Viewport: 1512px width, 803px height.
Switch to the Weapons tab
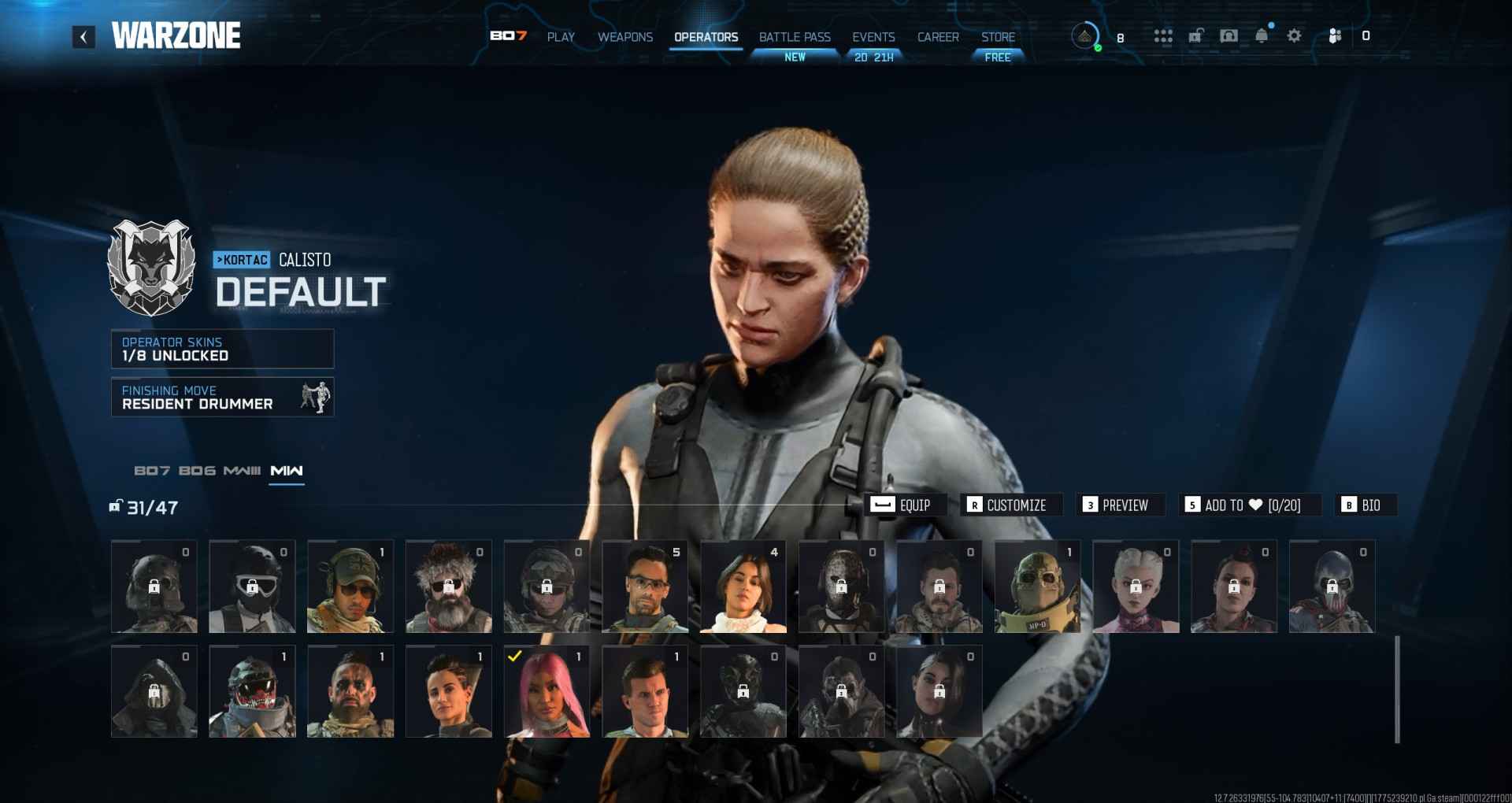[625, 37]
